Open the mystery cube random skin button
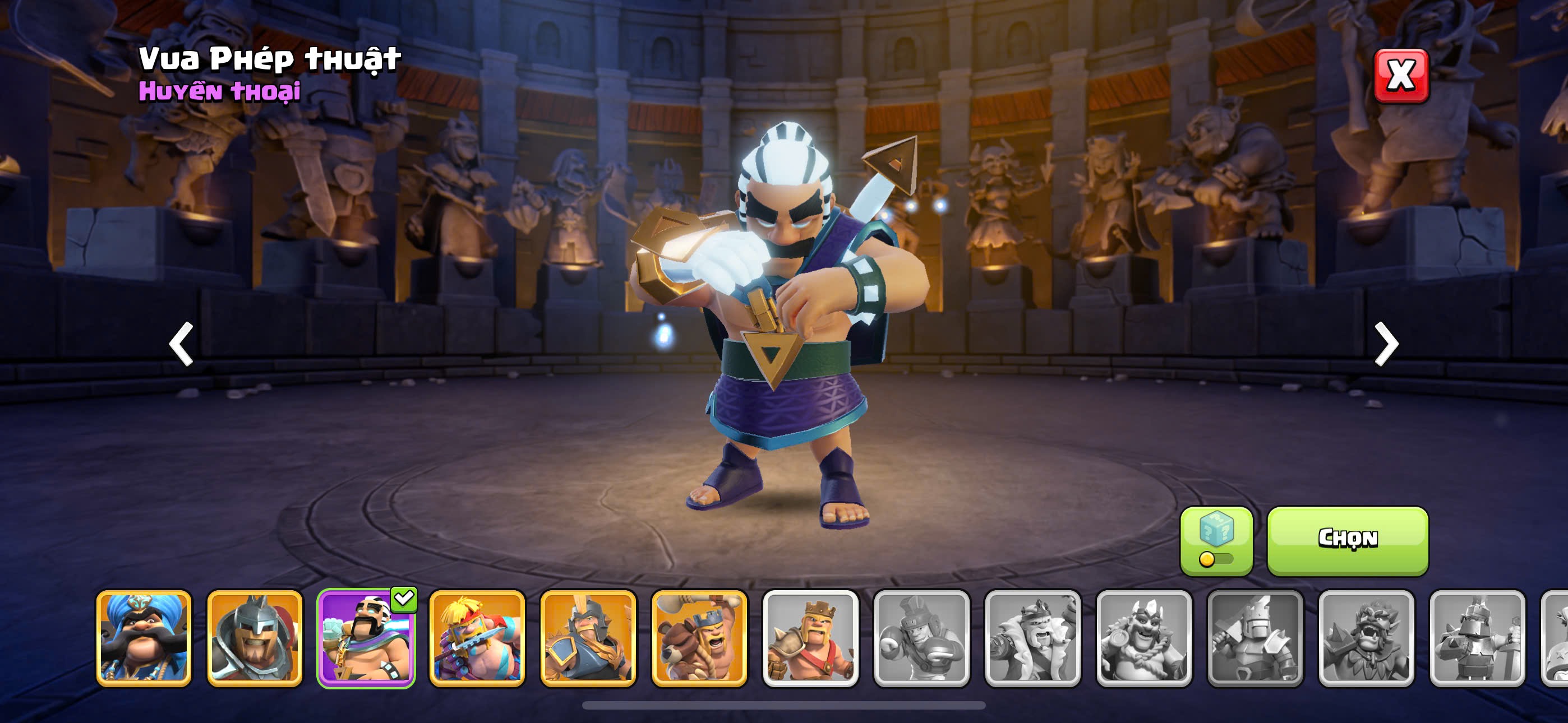The width and height of the screenshot is (1568, 723). (1216, 540)
